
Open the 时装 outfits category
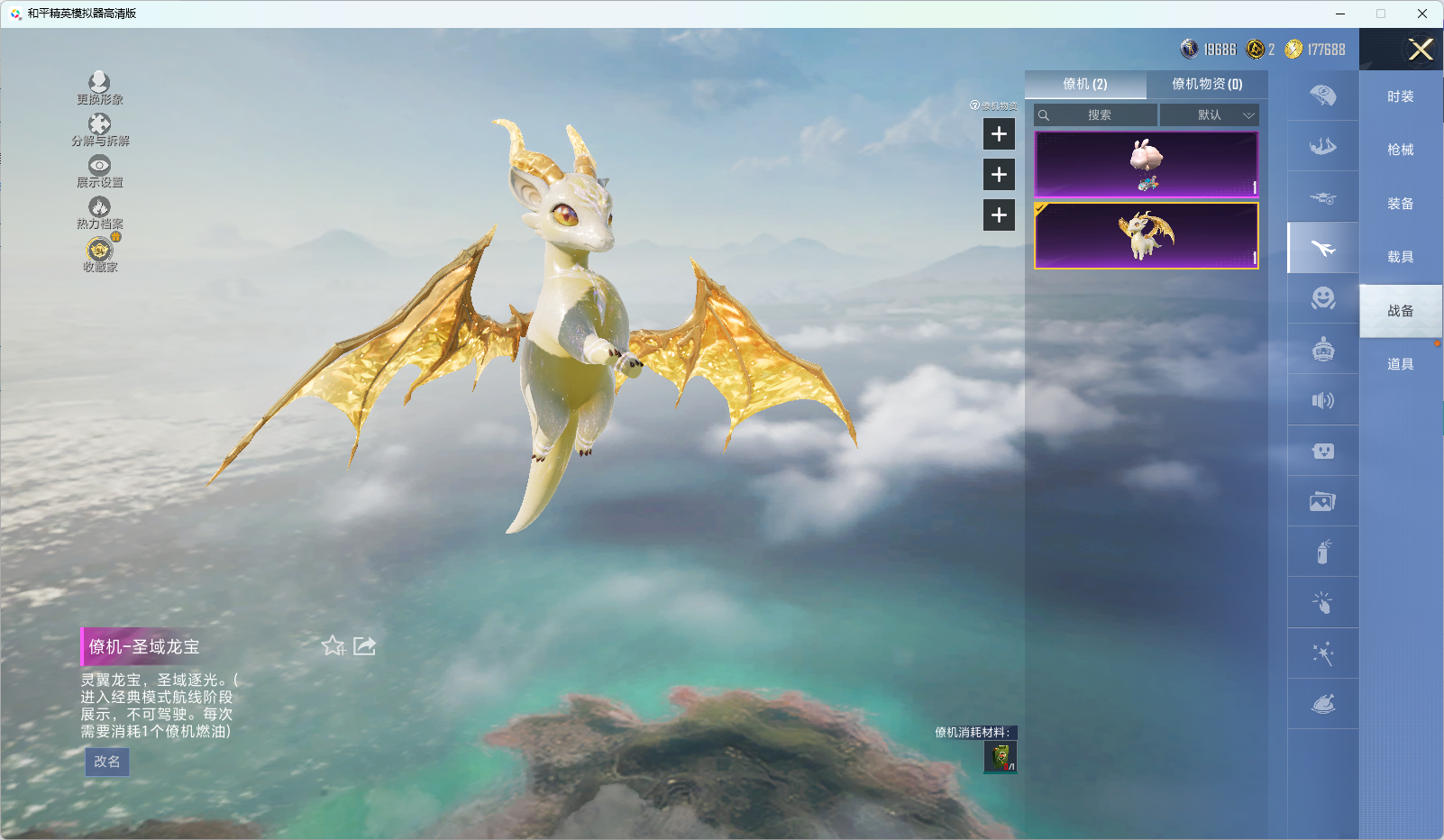point(1400,96)
